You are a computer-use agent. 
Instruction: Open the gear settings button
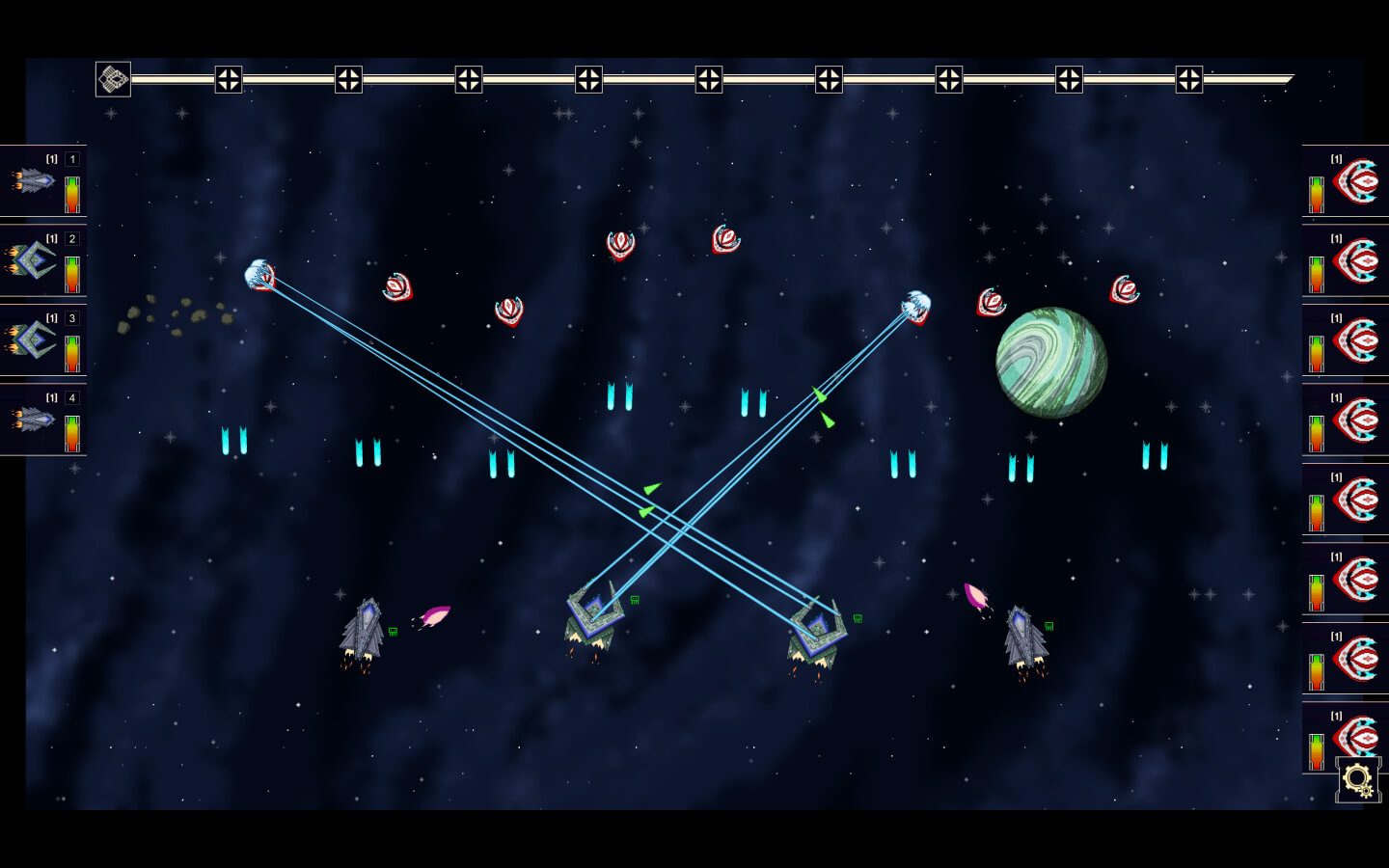pos(1358,779)
